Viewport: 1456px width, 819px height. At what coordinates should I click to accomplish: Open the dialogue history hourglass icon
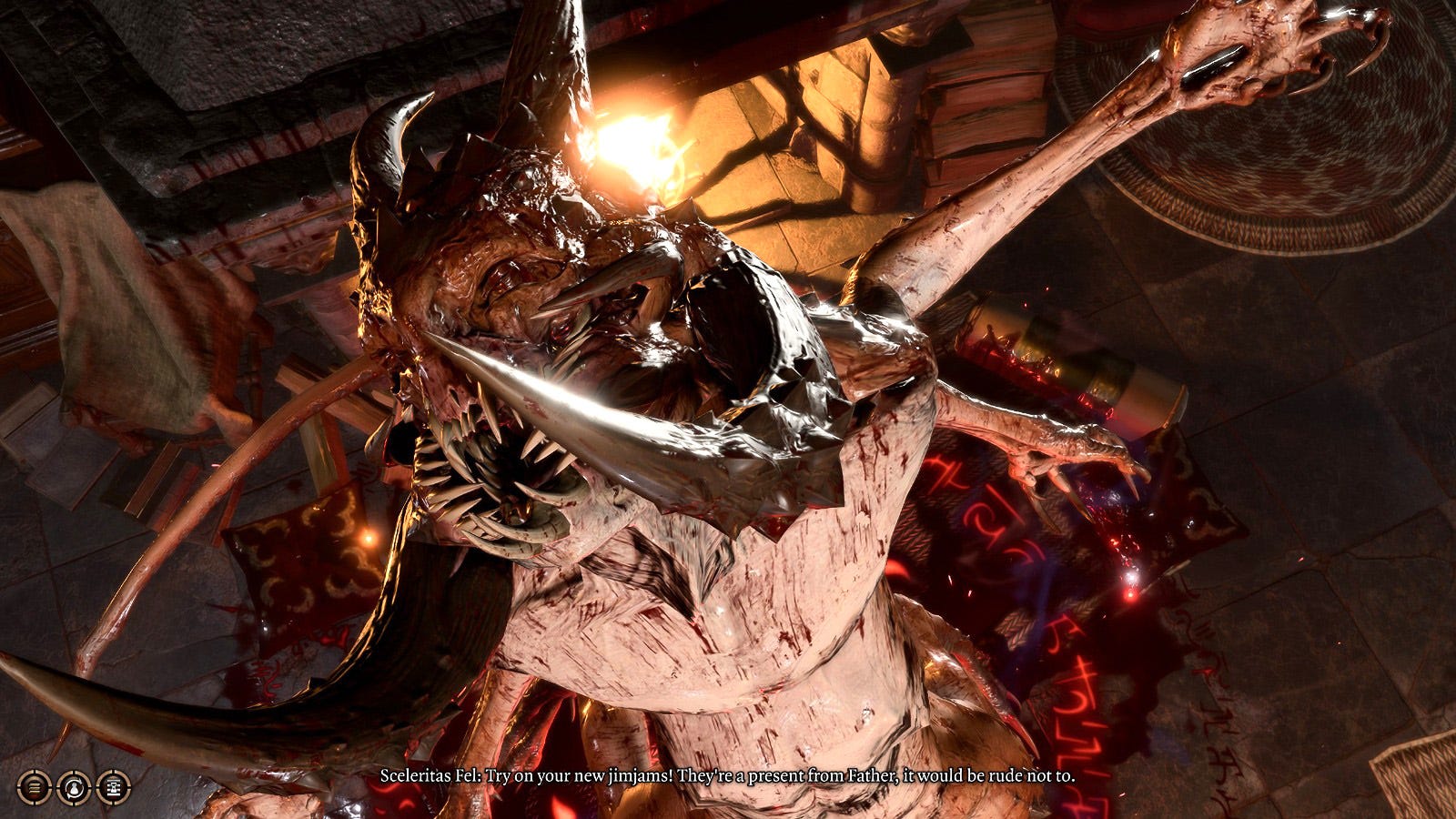(114, 787)
